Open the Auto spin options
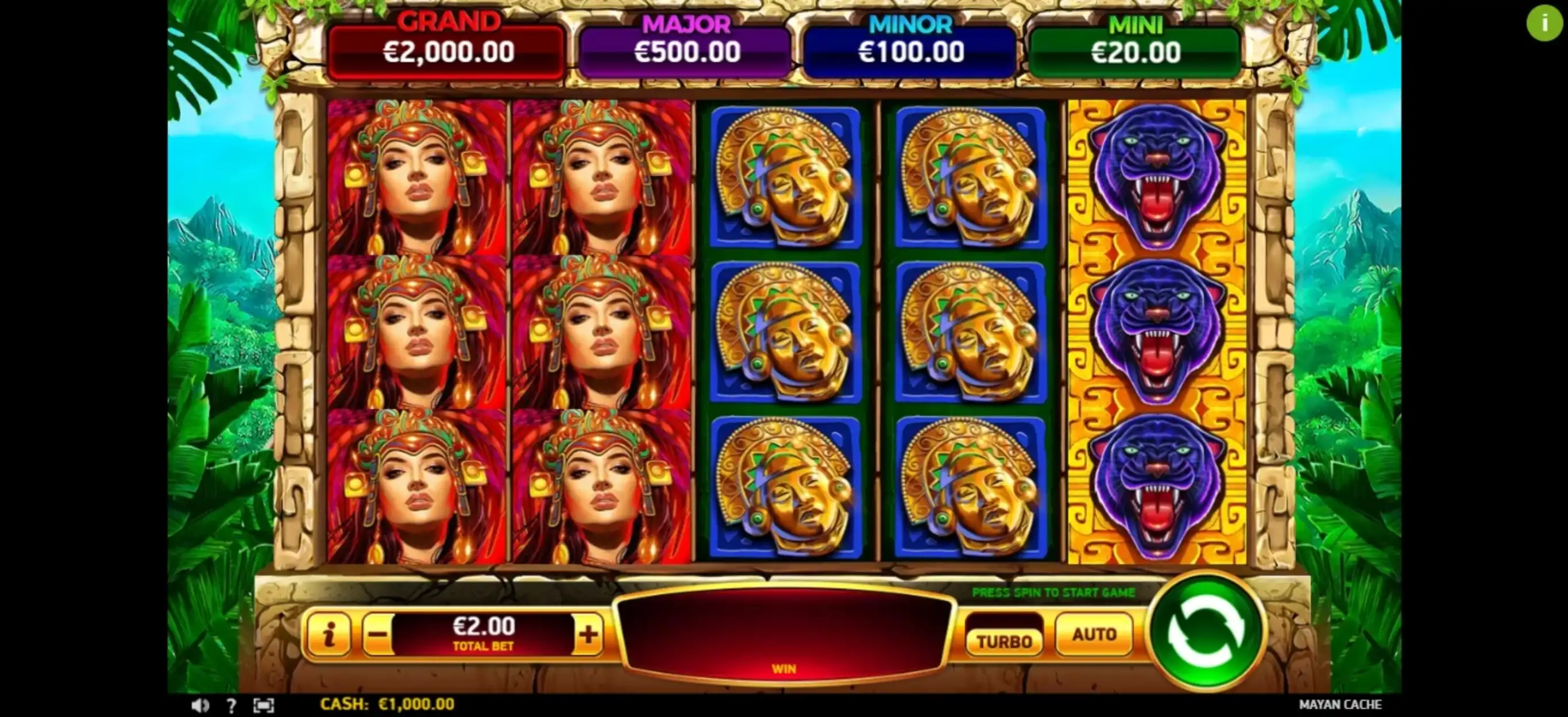This screenshot has height=717, width=1568. tap(1094, 635)
